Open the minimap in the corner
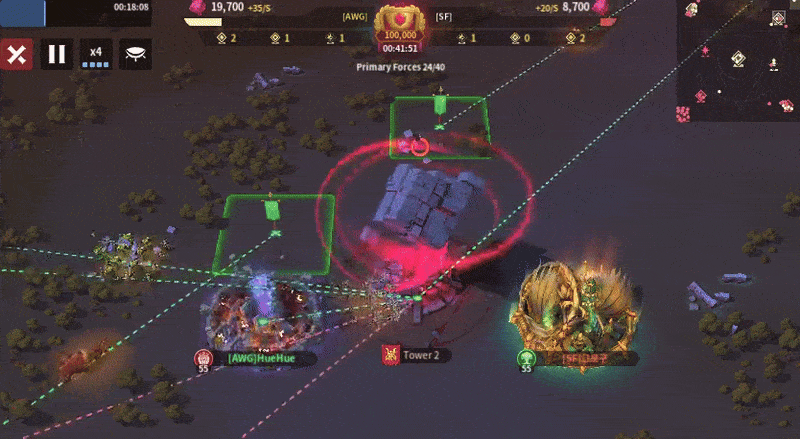 [x=738, y=60]
